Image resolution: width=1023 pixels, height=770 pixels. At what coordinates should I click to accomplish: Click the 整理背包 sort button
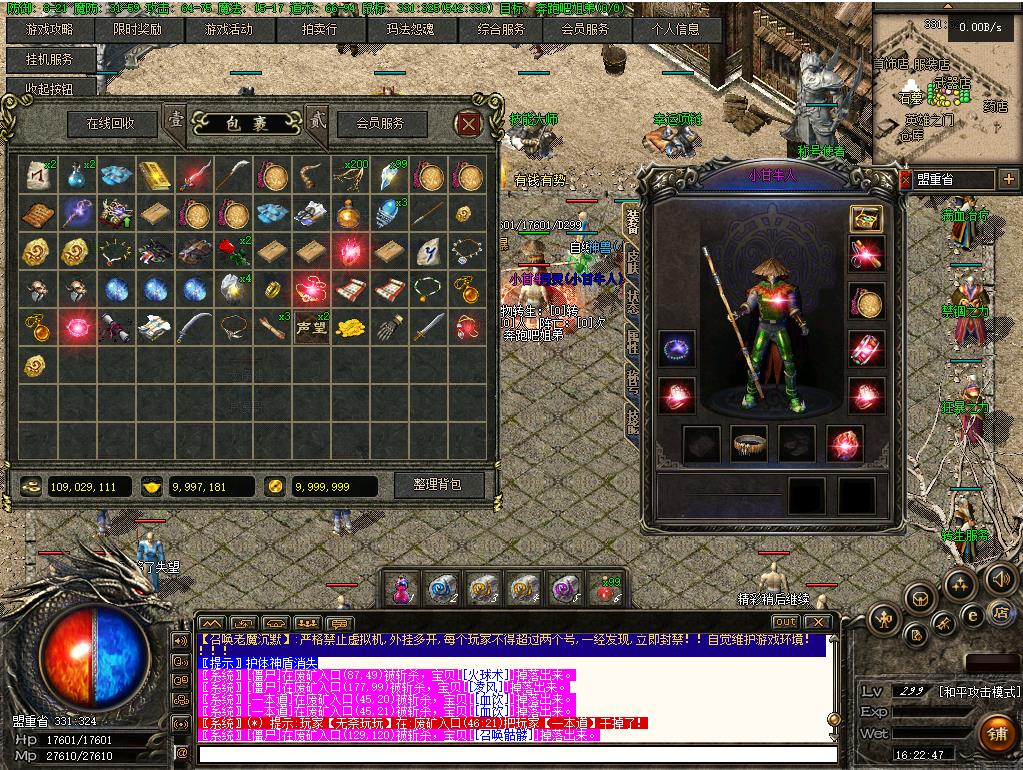437,485
